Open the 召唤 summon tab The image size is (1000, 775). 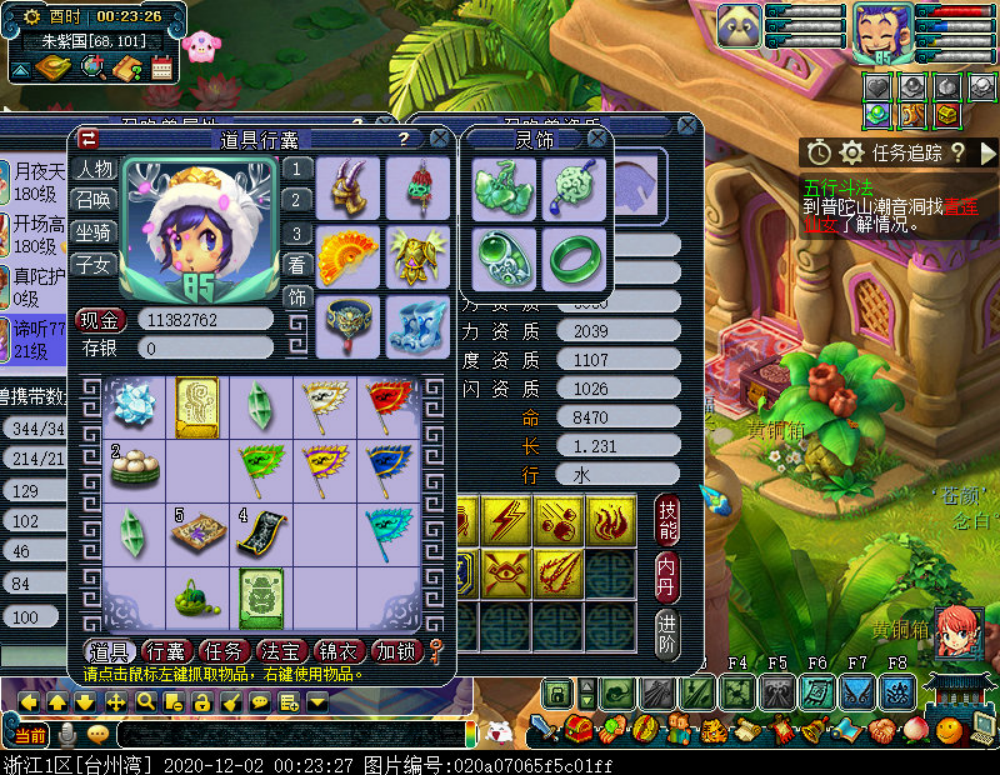(x=95, y=200)
